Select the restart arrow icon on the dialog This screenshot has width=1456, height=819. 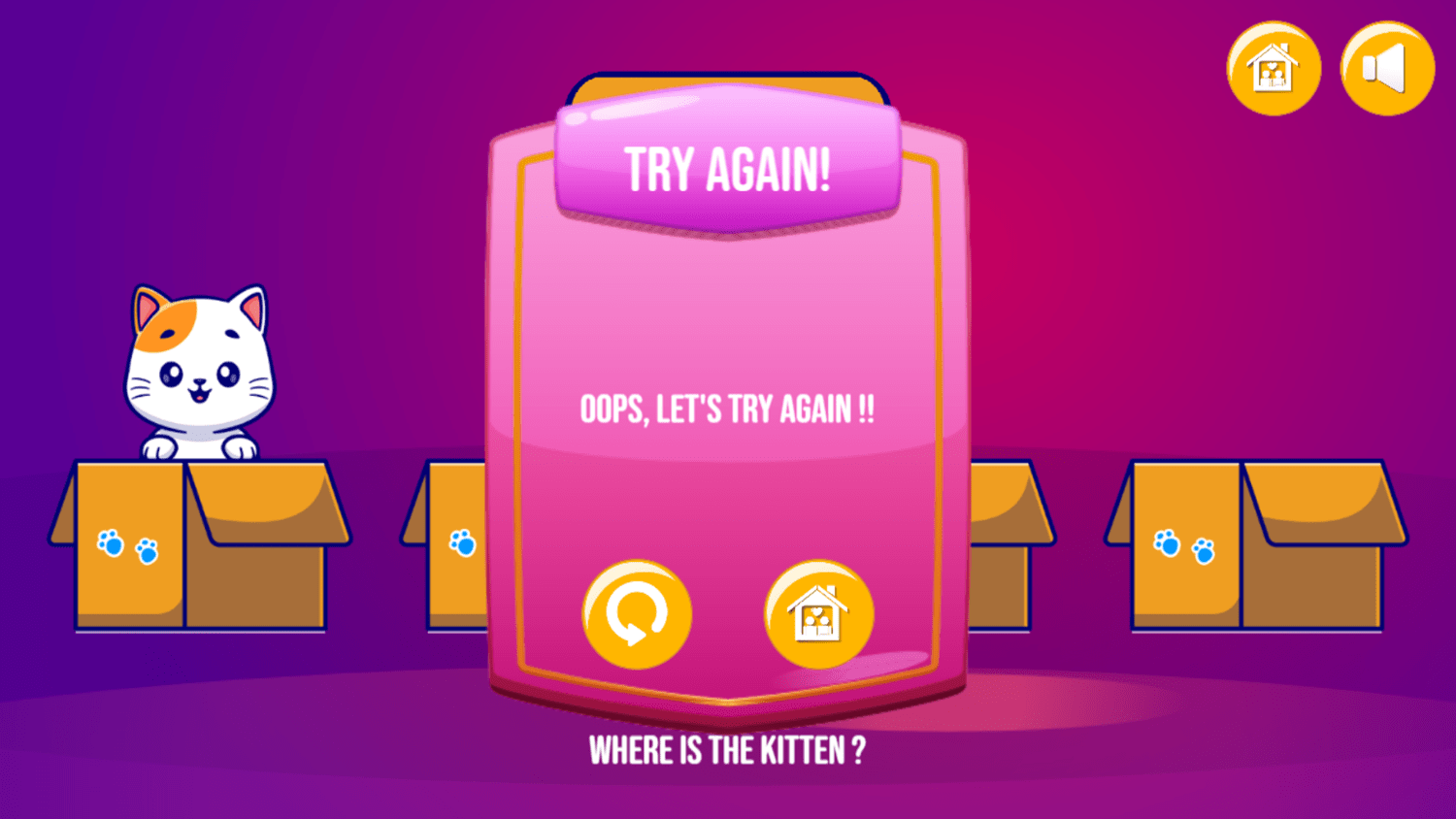click(x=636, y=613)
